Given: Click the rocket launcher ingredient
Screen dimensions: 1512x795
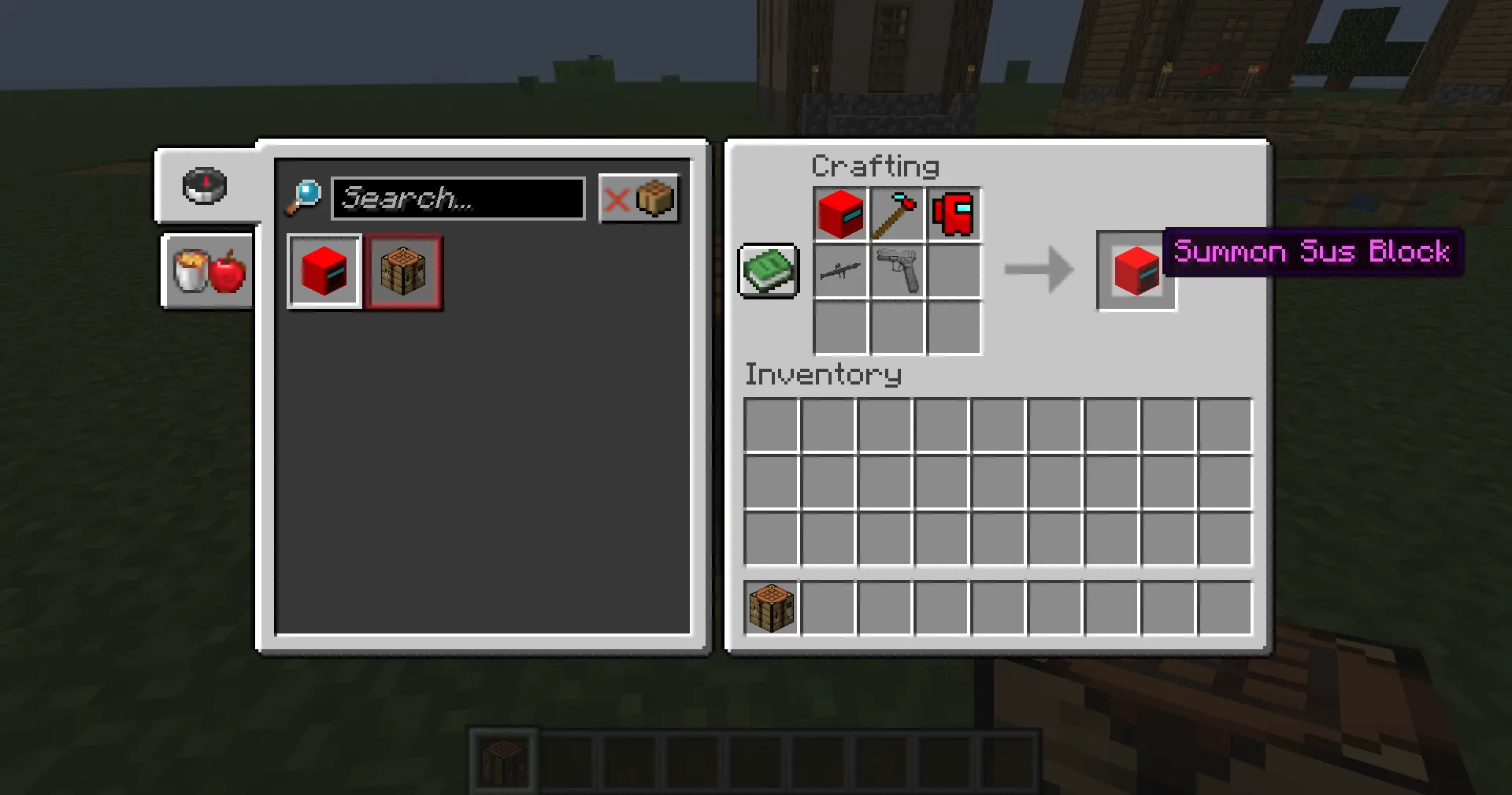Looking at the screenshot, I should click(x=839, y=270).
